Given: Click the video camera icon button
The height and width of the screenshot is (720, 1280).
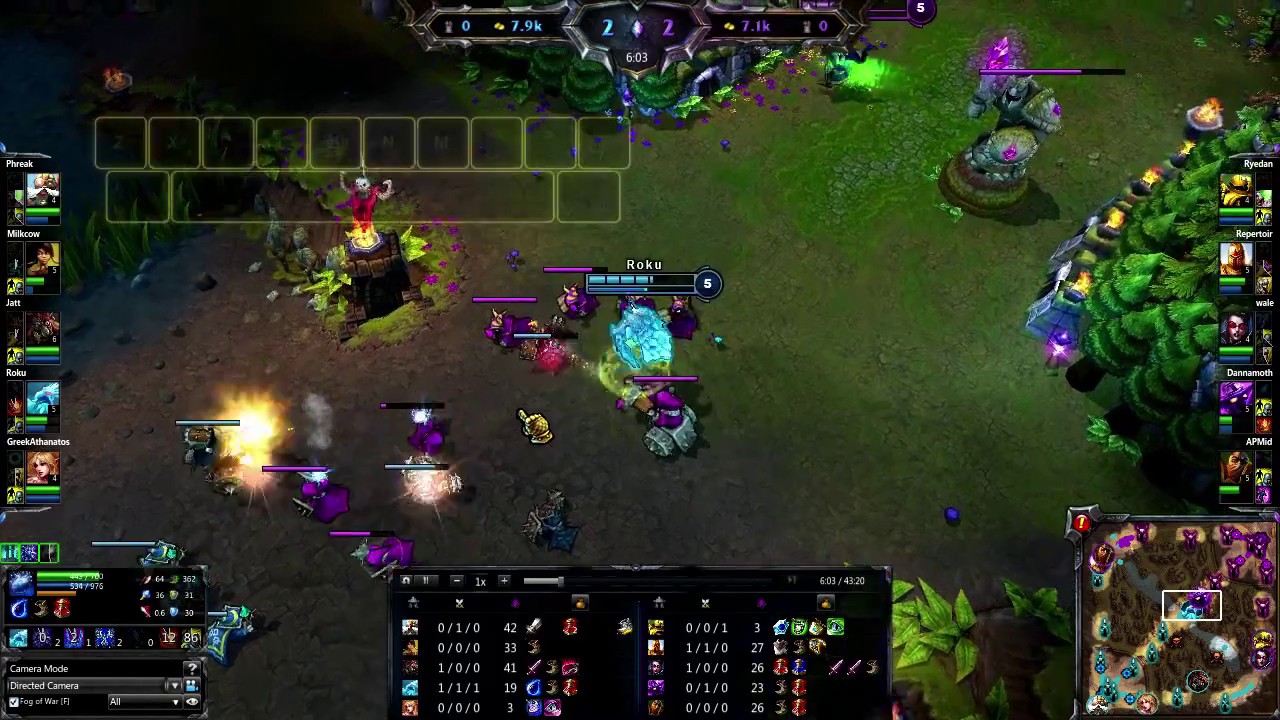Looking at the screenshot, I should point(191,686).
